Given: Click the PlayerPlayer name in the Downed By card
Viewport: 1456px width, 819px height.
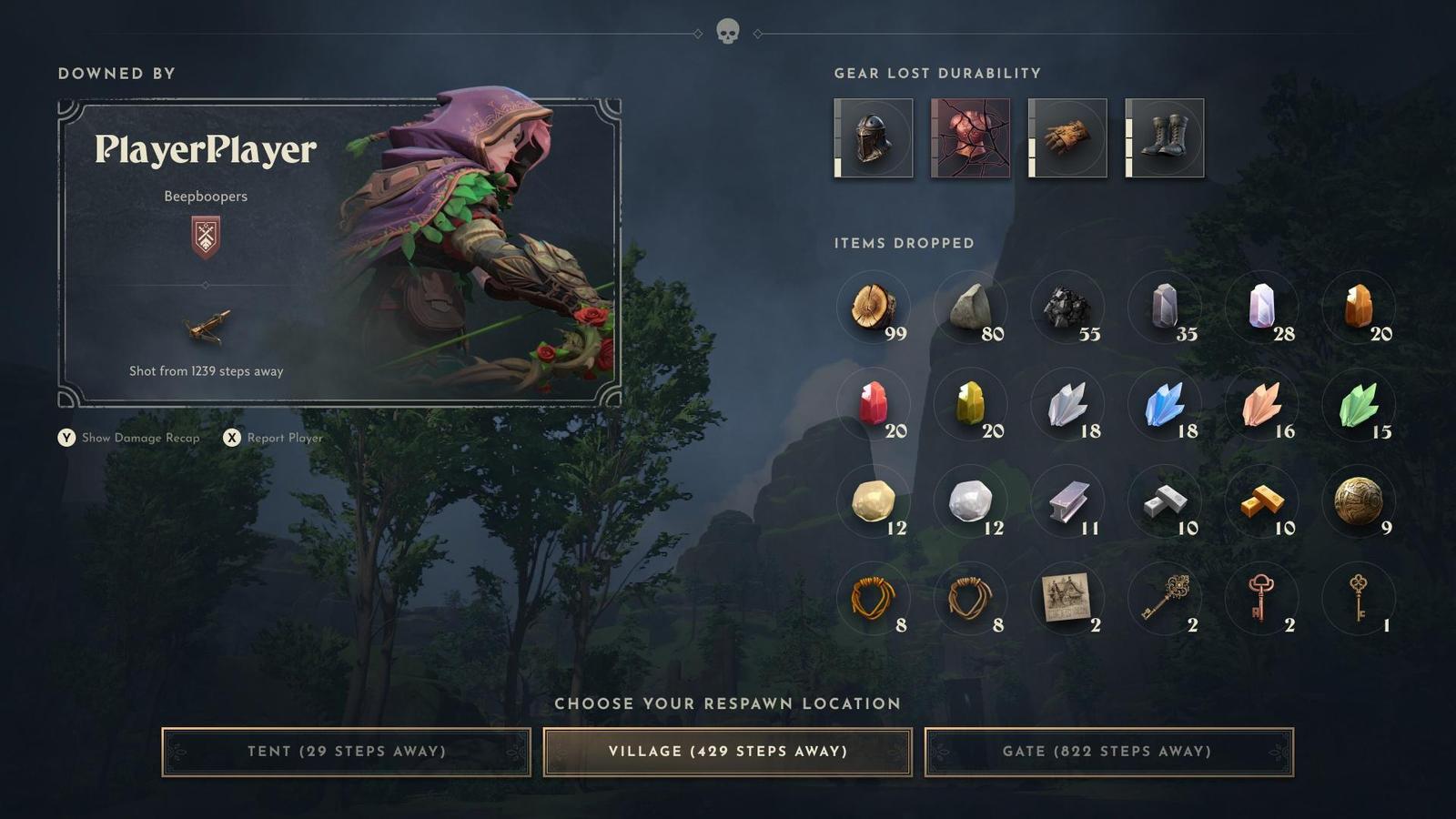Looking at the screenshot, I should pyautogui.click(x=207, y=151).
